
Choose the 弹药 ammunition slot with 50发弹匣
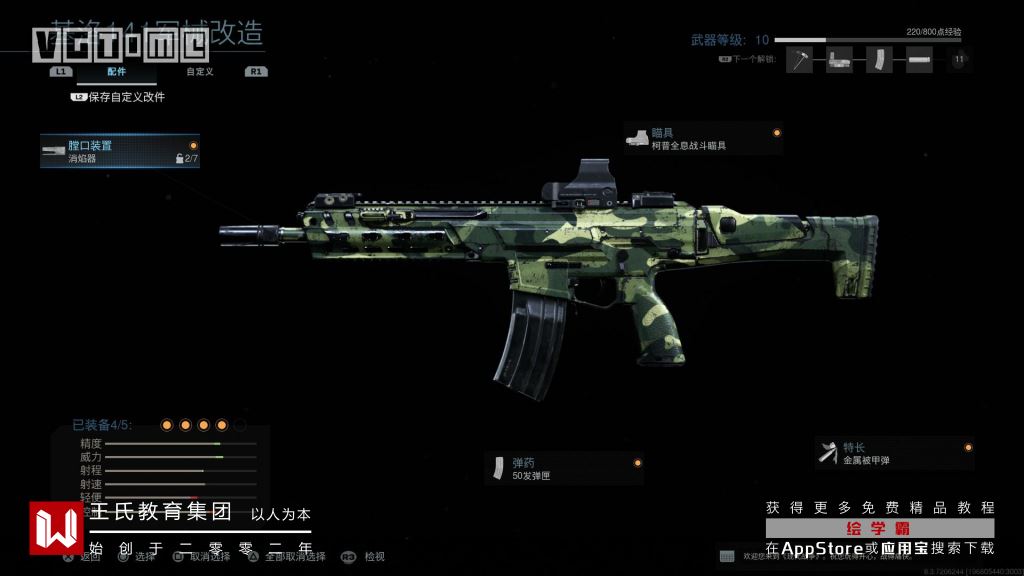564,468
